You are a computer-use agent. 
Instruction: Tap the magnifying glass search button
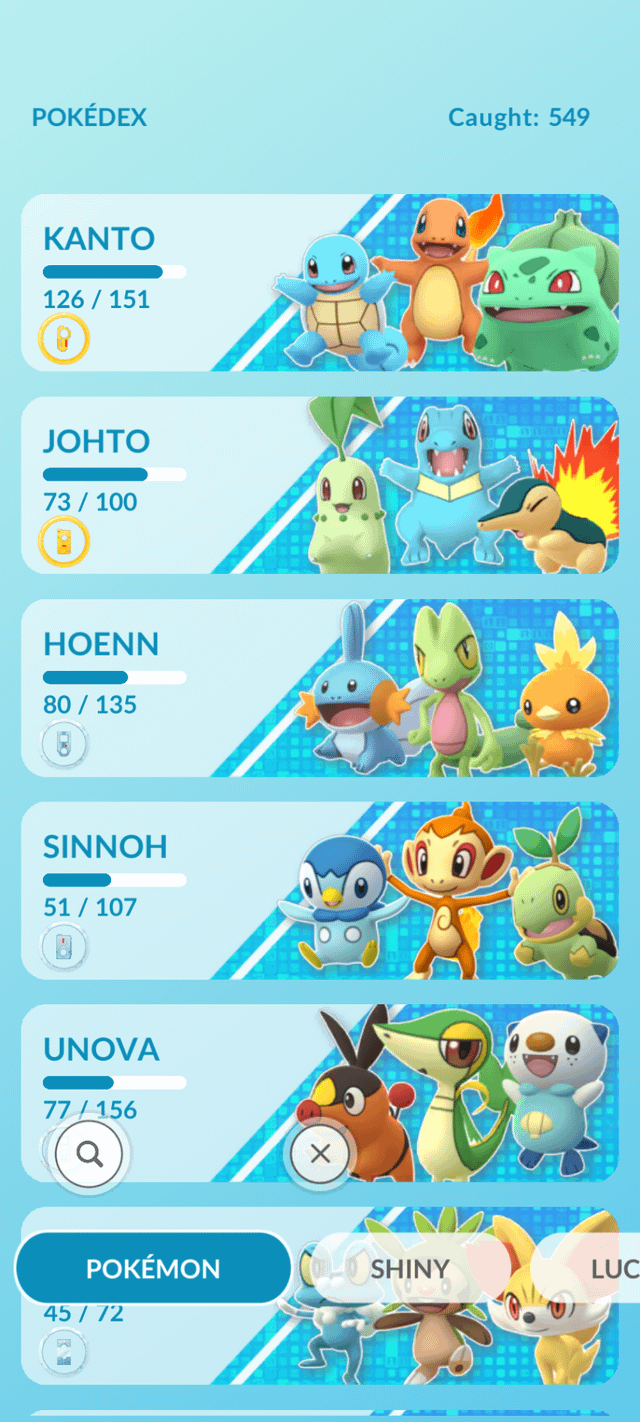point(90,1154)
